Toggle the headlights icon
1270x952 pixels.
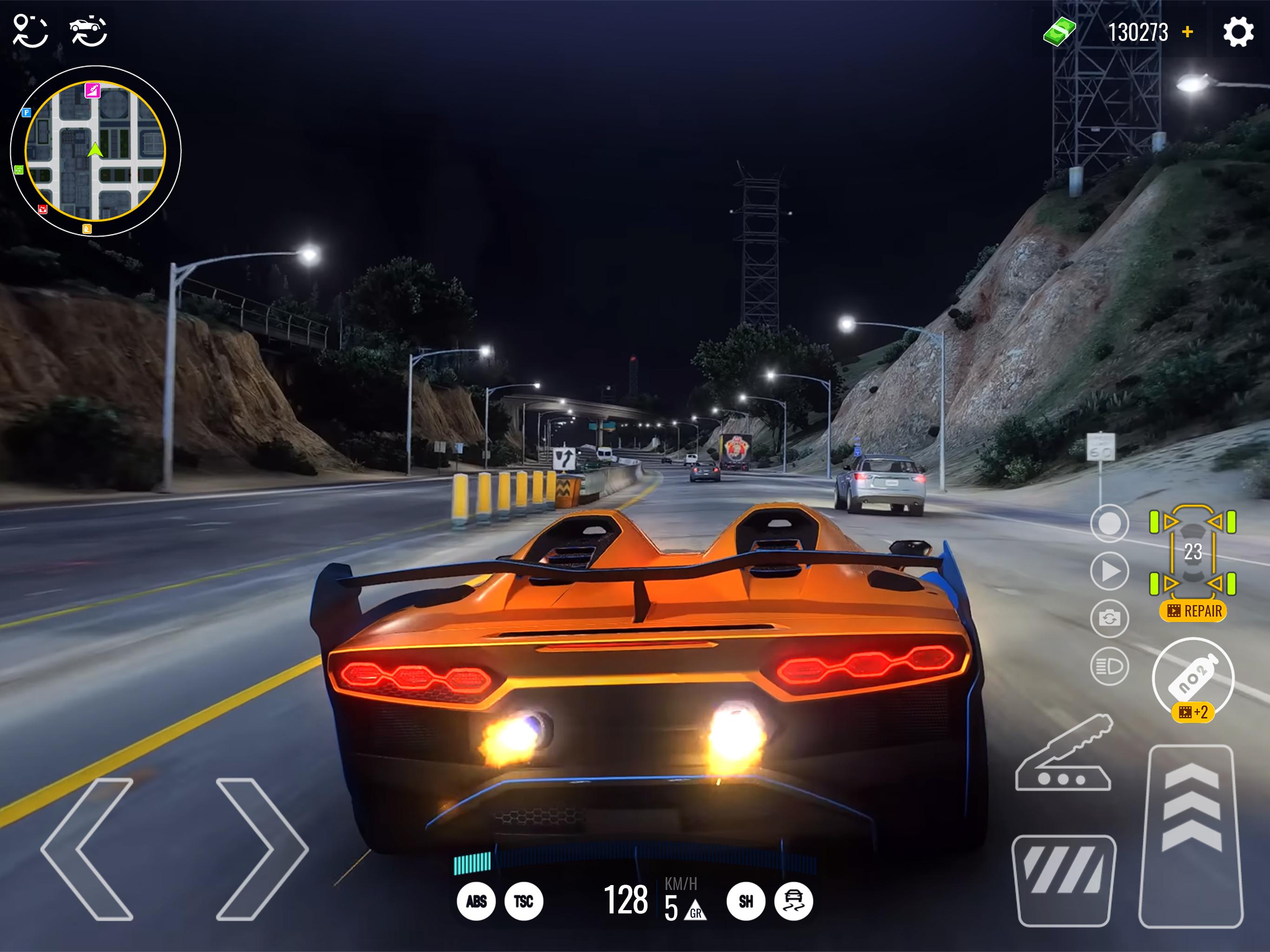point(1109,667)
